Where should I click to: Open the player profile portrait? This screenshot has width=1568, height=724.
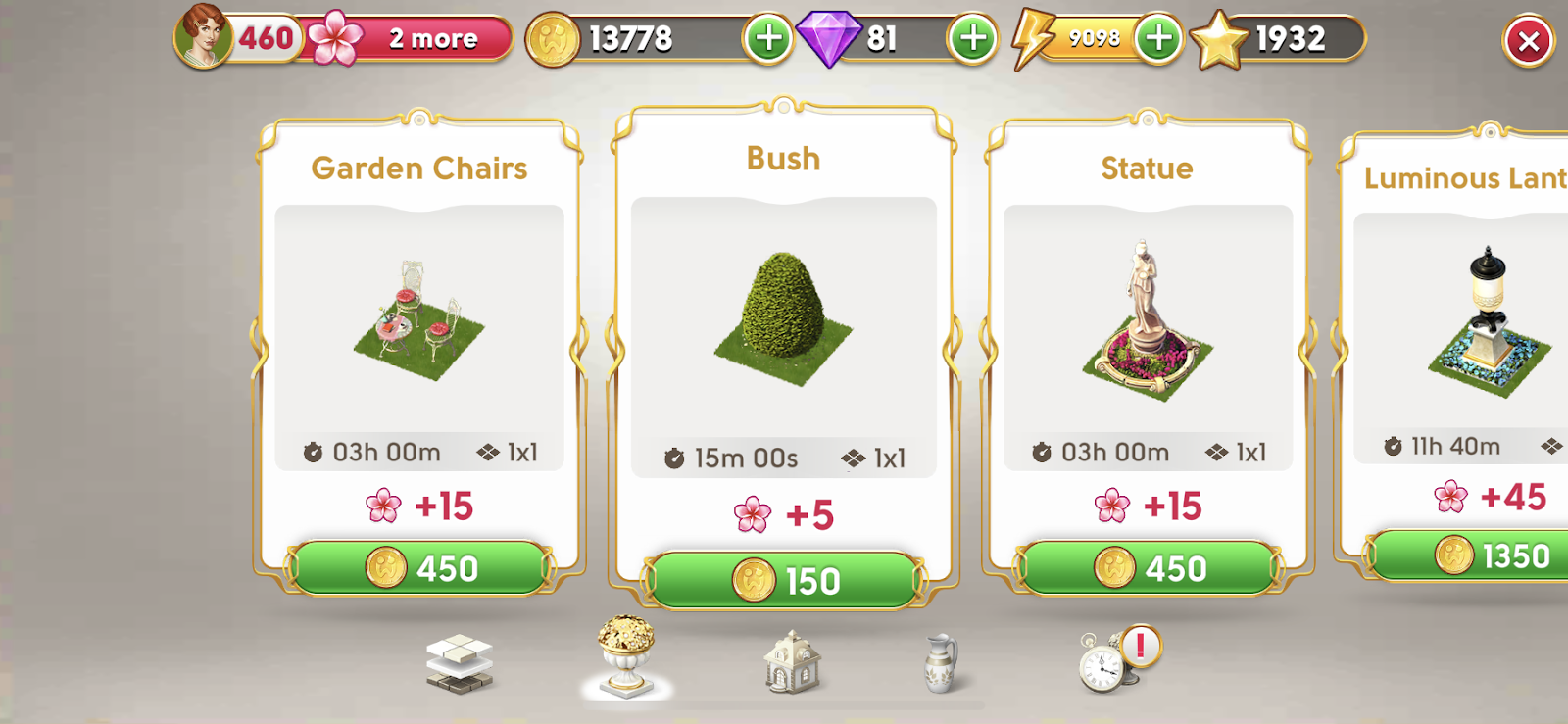pyautogui.click(x=204, y=37)
